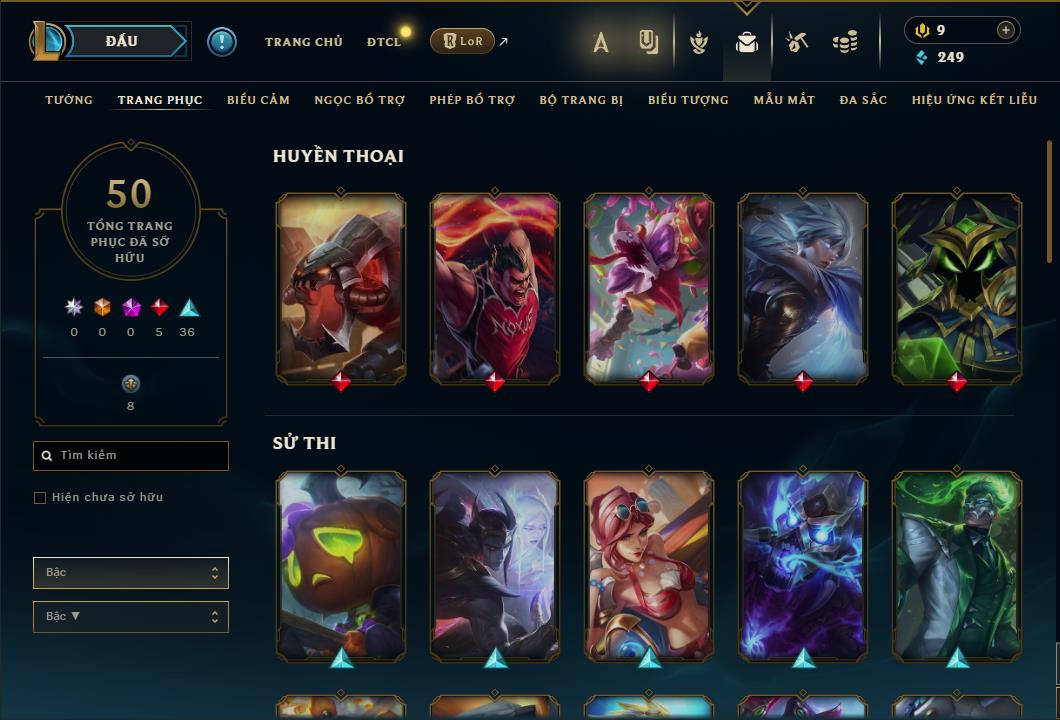This screenshot has height=720, width=1060.
Task: Switch to the ĐA SẮC tab
Action: (863, 100)
